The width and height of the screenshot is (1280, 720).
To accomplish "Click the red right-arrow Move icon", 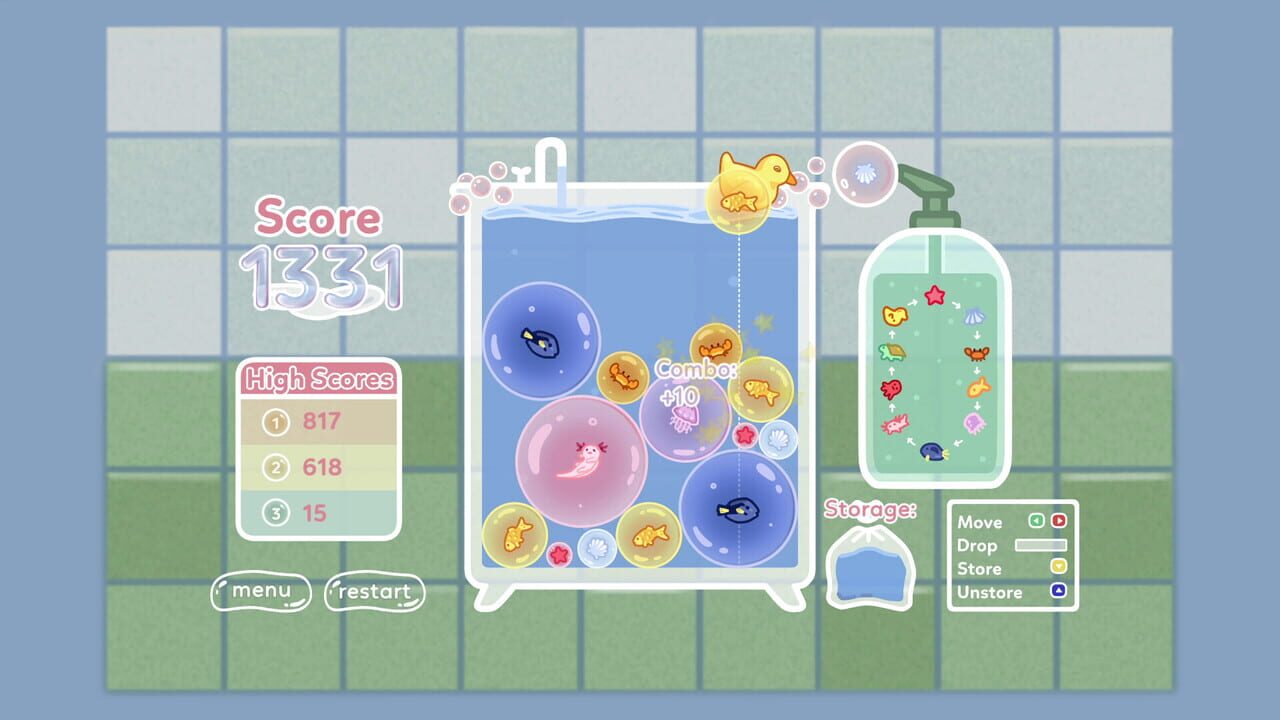I will click(x=1059, y=521).
